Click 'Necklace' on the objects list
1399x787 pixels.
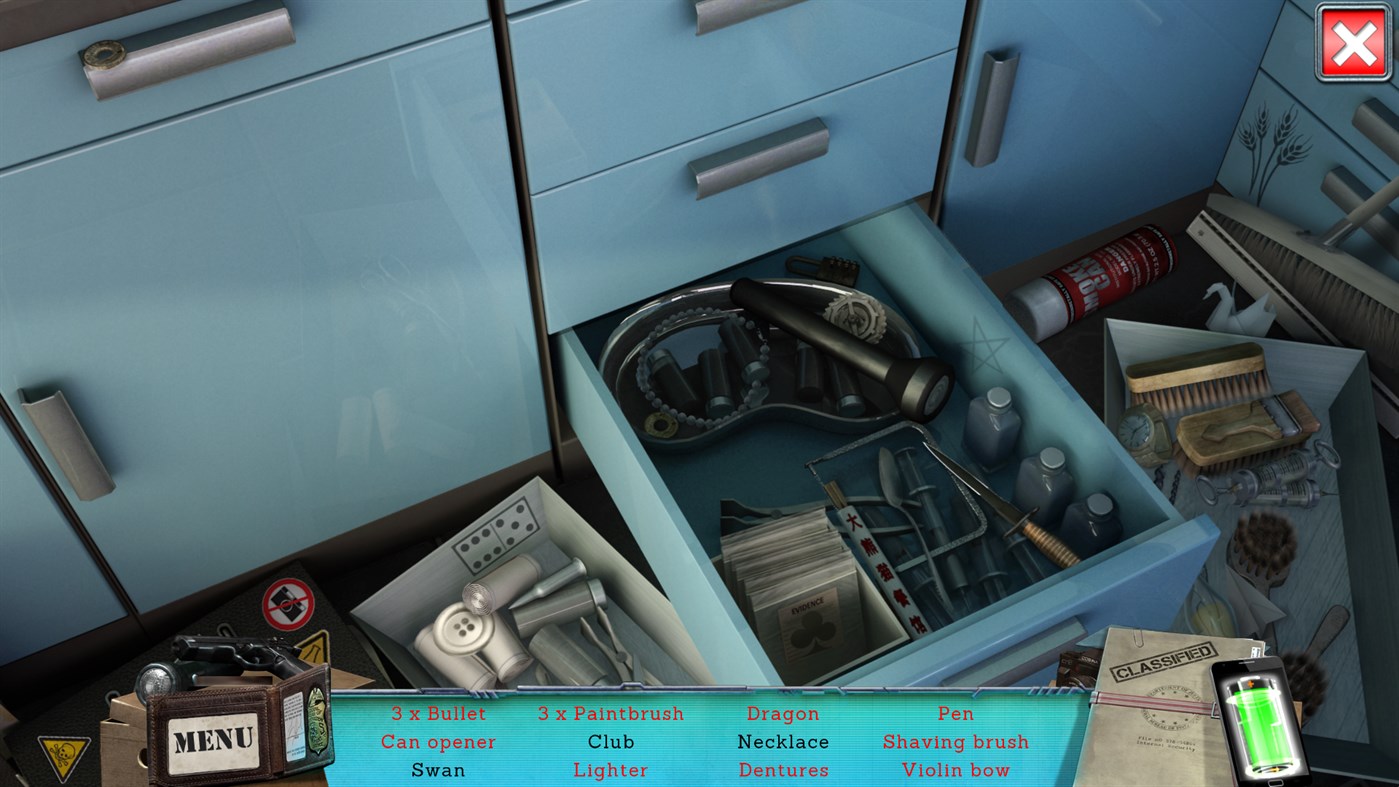[x=783, y=742]
